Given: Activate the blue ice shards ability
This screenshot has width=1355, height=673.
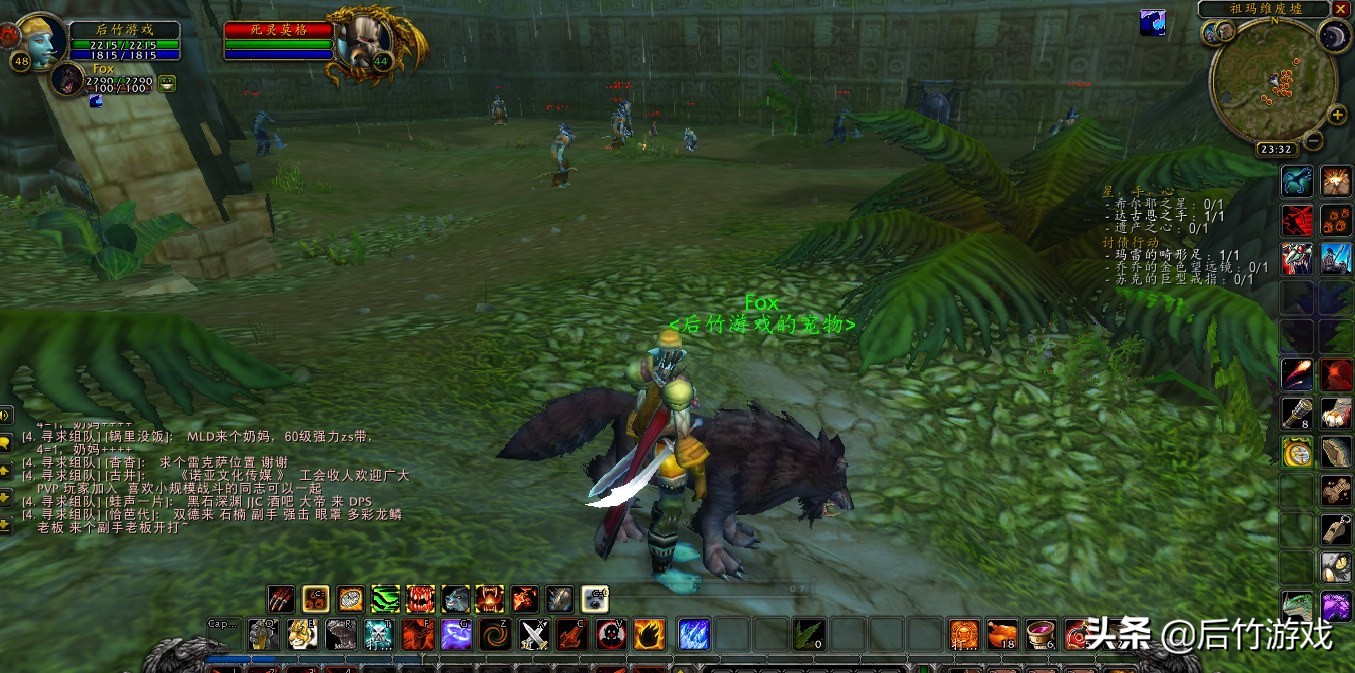Looking at the screenshot, I should pos(693,634).
